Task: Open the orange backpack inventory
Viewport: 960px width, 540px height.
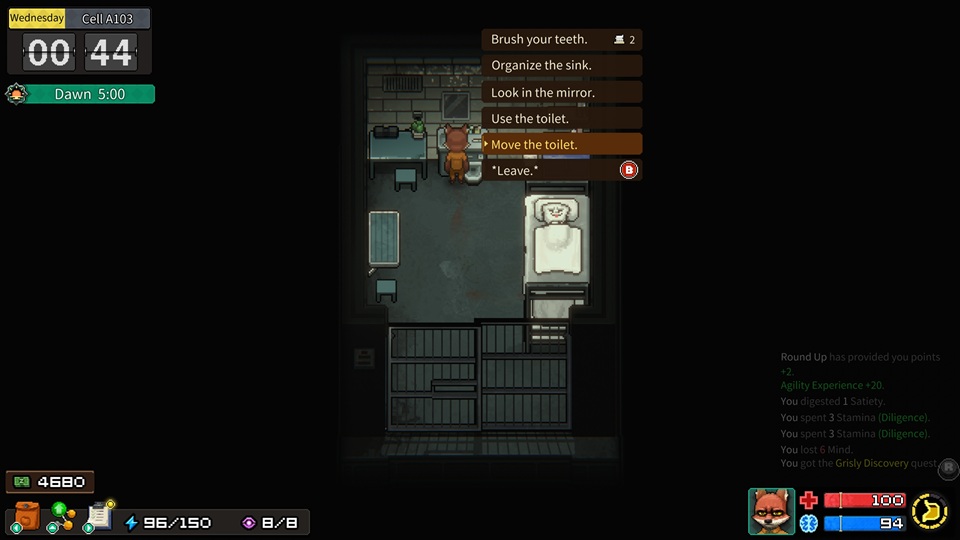Action: (27, 516)
